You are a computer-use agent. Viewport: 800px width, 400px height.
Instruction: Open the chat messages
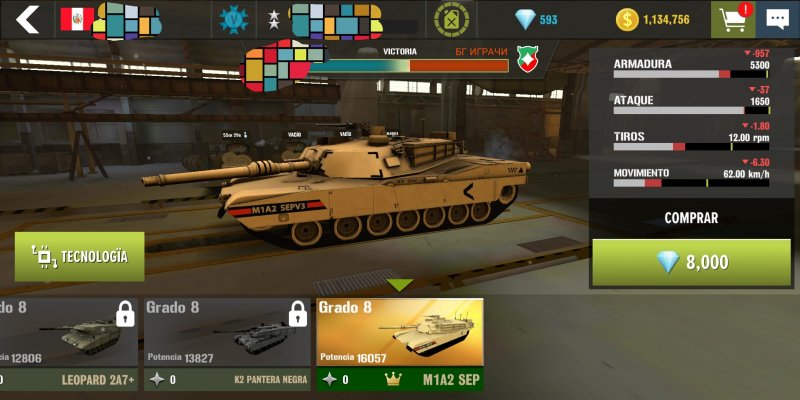click(777, 19)
